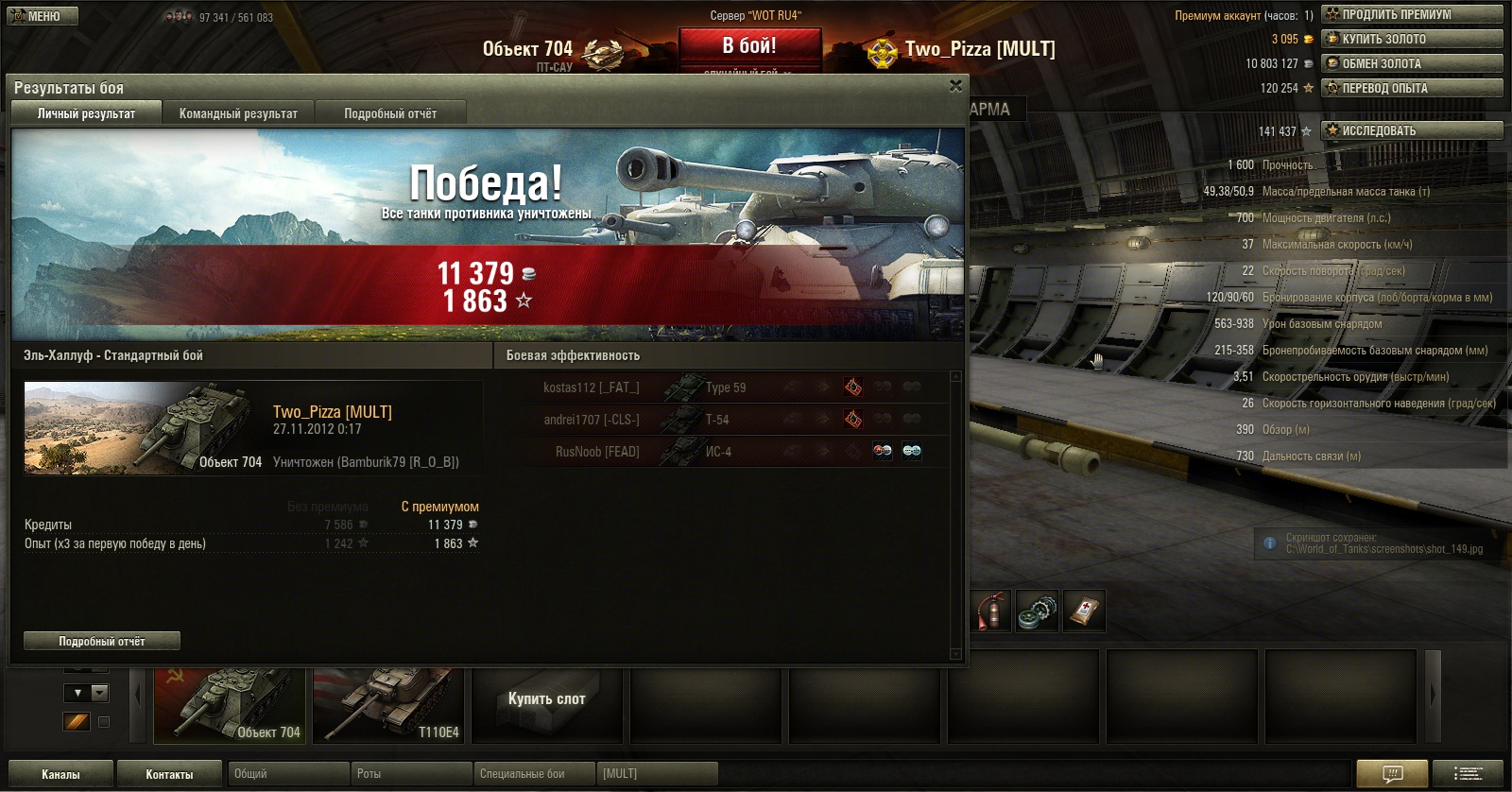Screen dimensions: 1512x792
Task: Open Обмен золота exchange
Action: [1412, 63]
